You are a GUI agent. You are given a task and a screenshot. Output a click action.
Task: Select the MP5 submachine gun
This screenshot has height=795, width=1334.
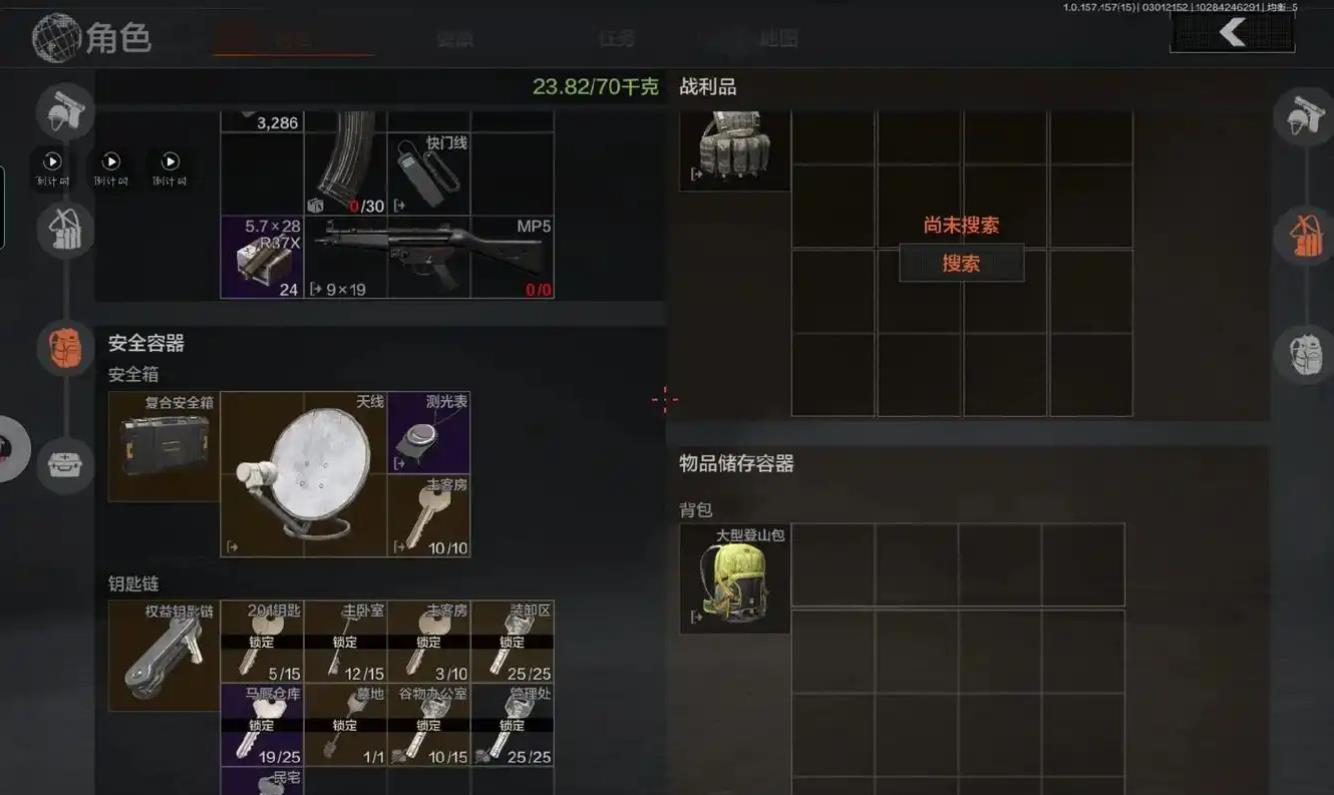(430, 257)
